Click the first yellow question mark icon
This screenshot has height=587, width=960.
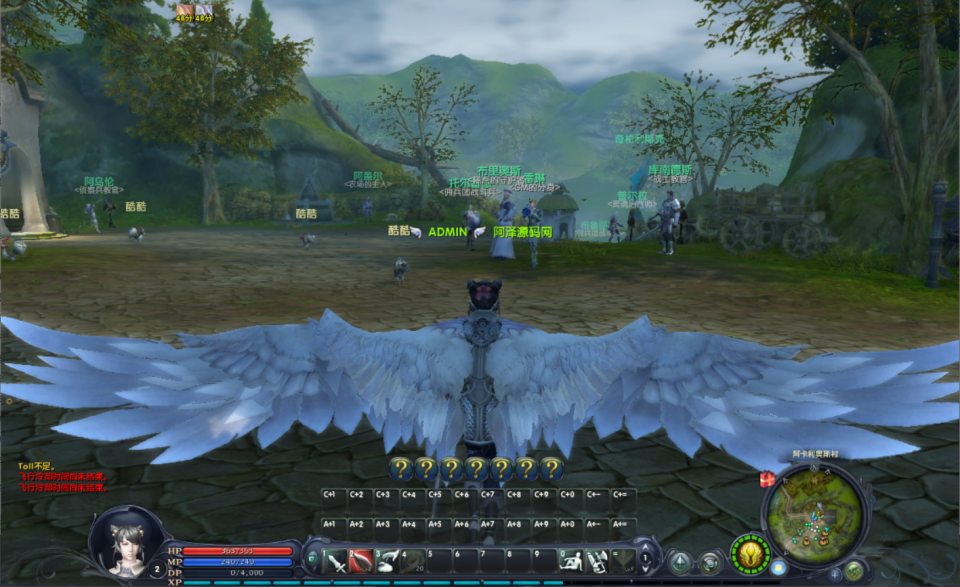coord(400,467)
